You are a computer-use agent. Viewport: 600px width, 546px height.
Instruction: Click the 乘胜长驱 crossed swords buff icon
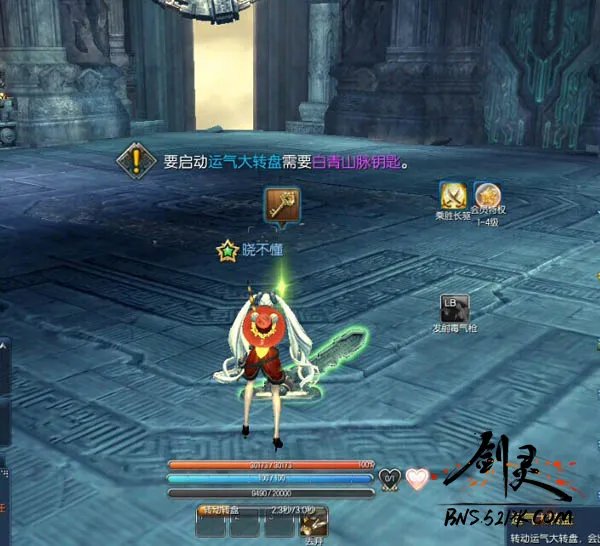[x=453, y=195]
